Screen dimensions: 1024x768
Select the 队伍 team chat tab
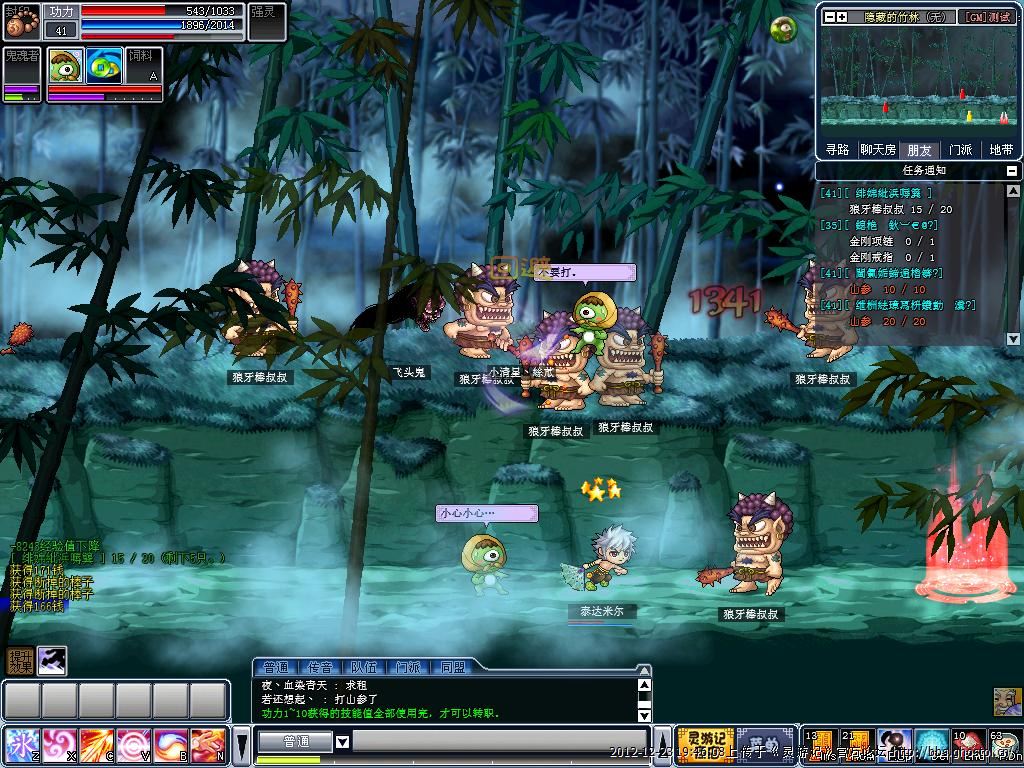[x=363, y=667]
